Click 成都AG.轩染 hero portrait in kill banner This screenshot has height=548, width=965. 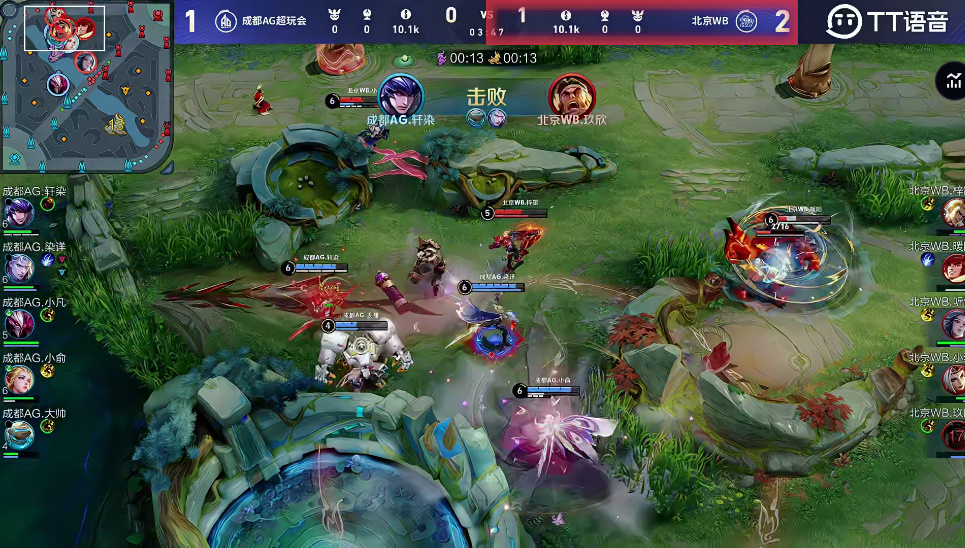(401, 96)
